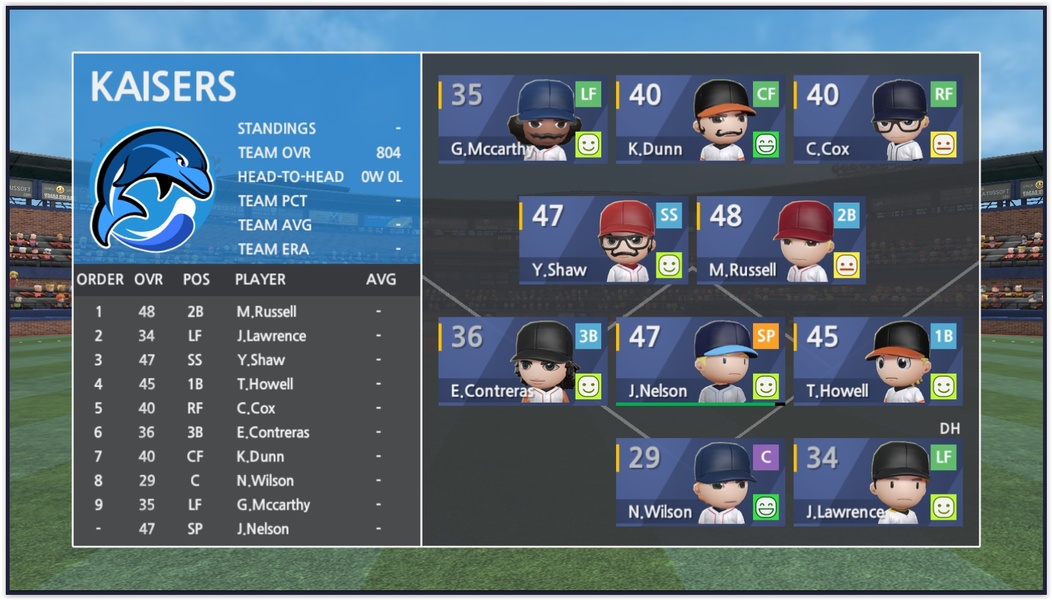The image size is (1052, 600).
Task: Click J.Nelson pitcher row in lineup
Action: [x=246, y=529]
